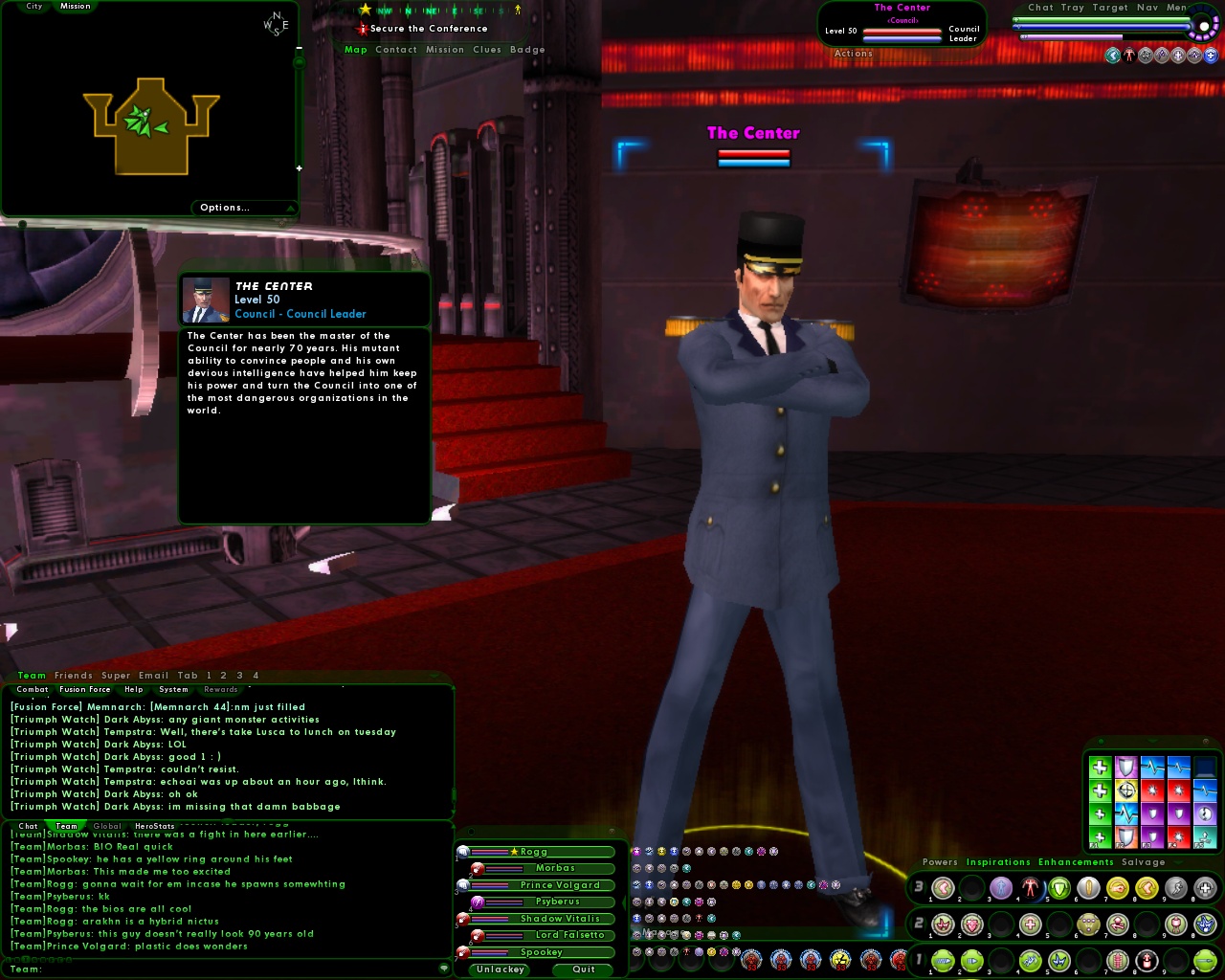The image size is (1225, 980).
Task: Open the Nav menu at top right
Action: coord(1147,8)
